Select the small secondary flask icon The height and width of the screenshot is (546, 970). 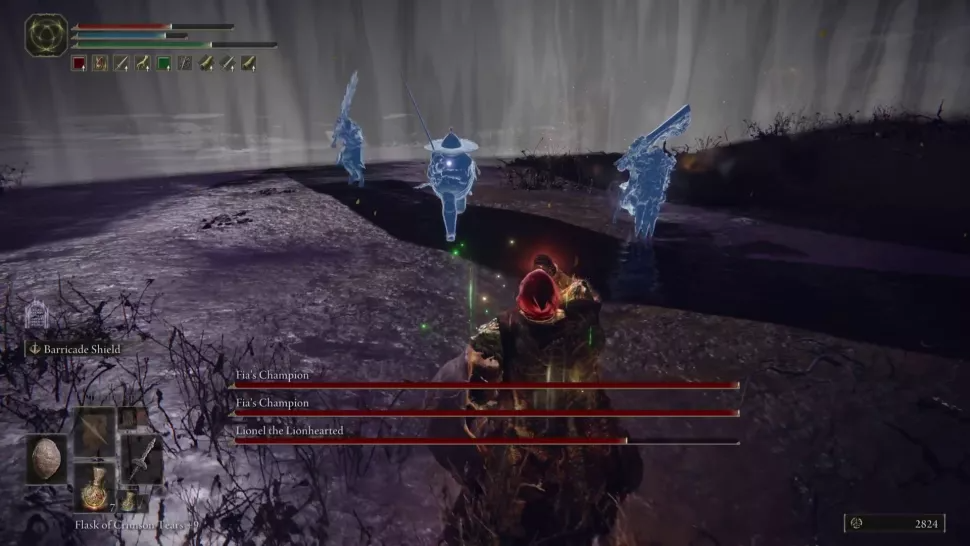pos(130,498)
